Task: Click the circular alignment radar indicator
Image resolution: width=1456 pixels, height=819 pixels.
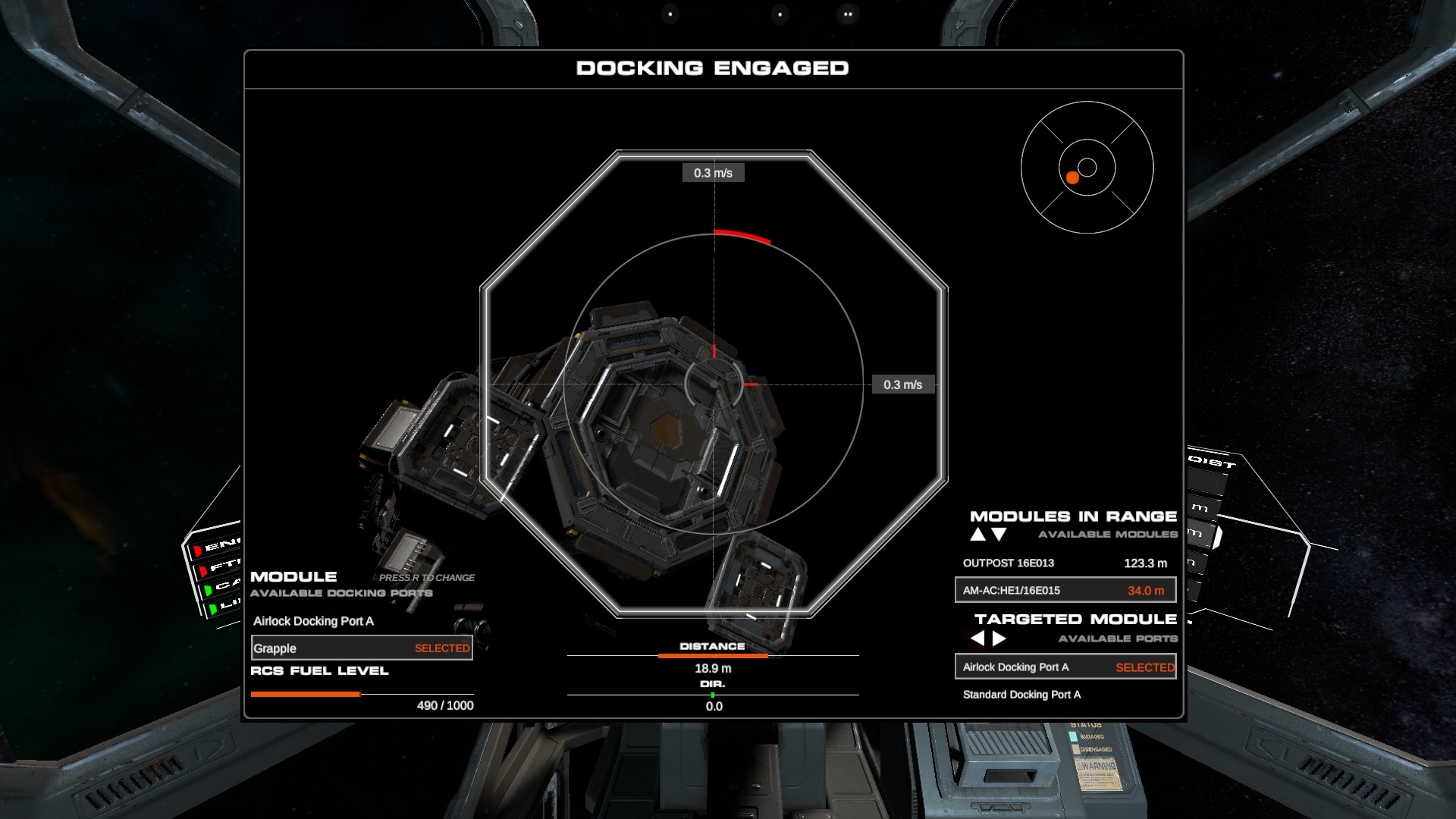Action: coord(1087,168)
